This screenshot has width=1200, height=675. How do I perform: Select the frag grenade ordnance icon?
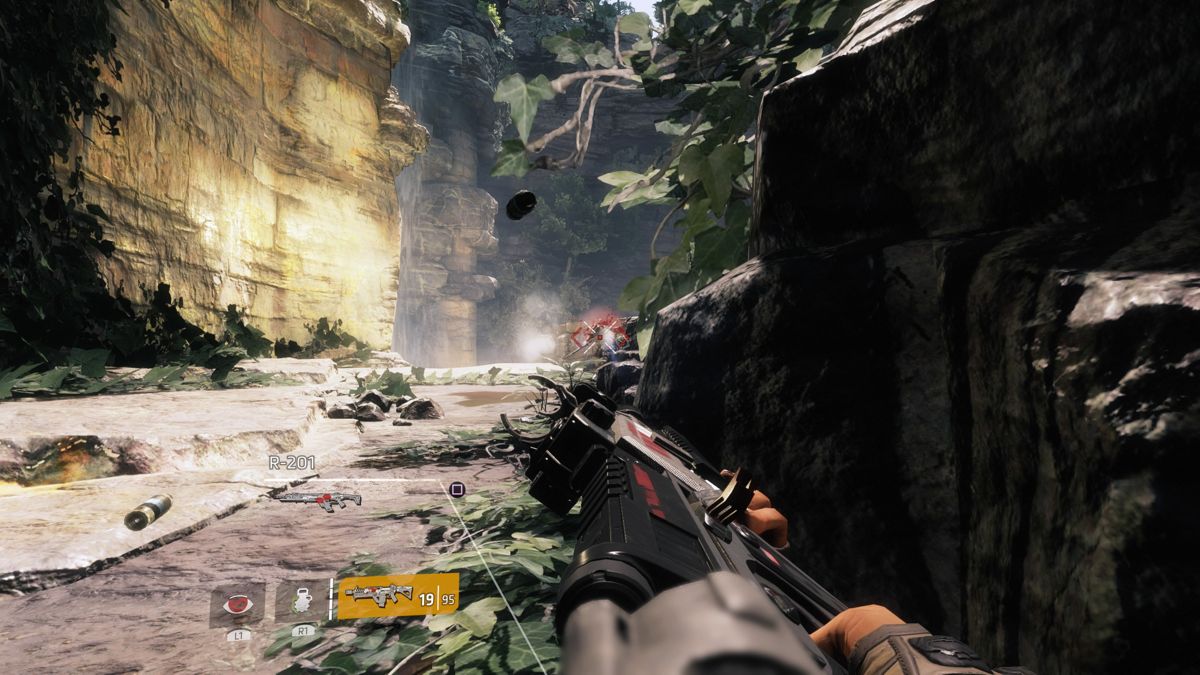299,602
